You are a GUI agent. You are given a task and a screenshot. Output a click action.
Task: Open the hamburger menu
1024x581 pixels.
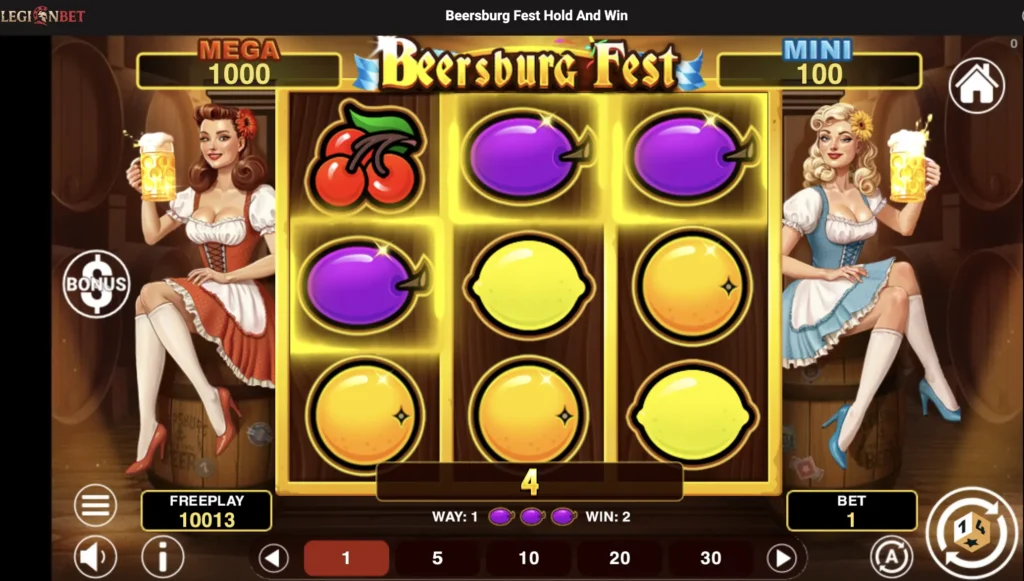point(96,506)
